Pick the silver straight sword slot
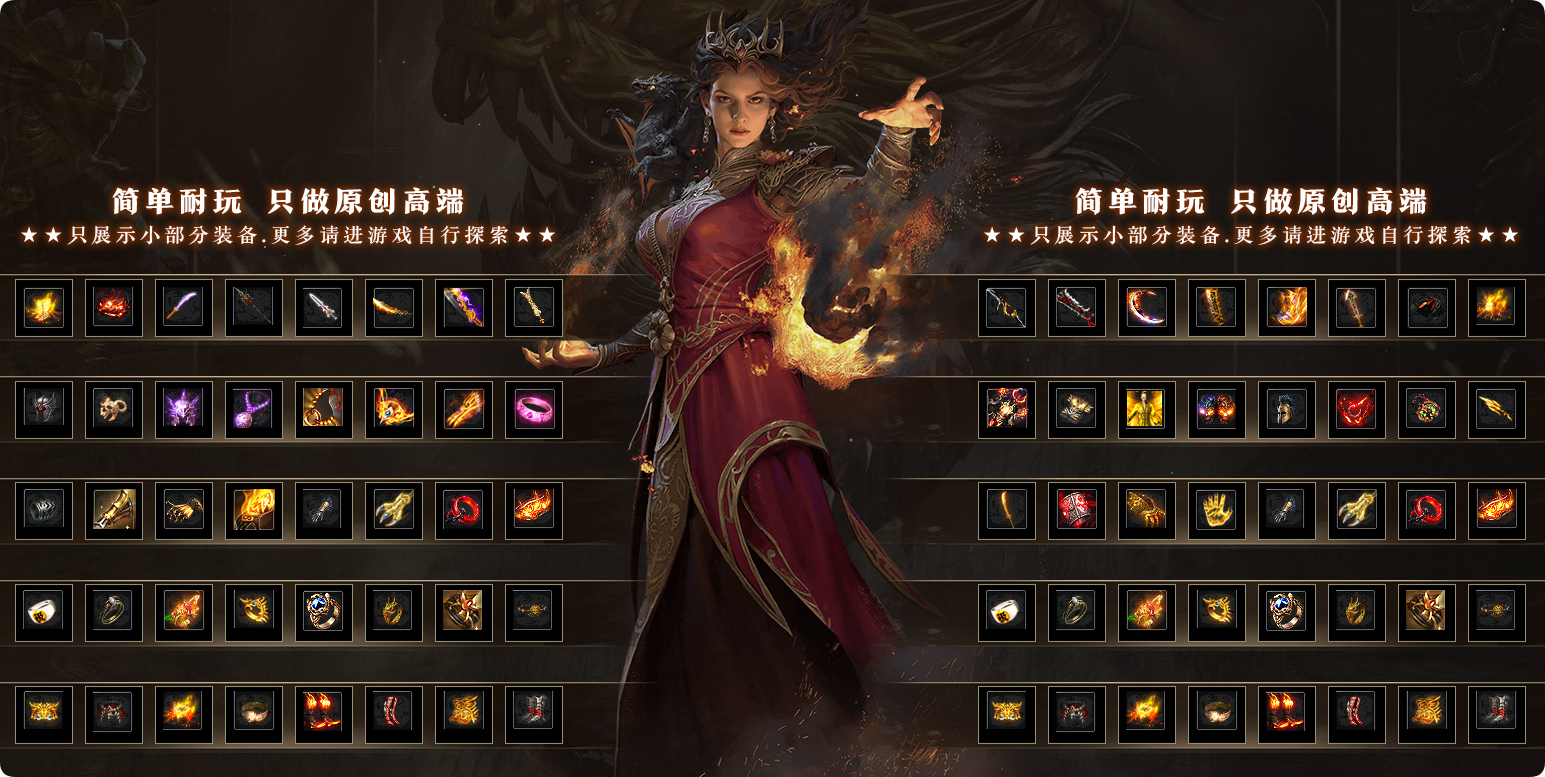Screen dimensions: 1545x777 click(x=324, y=307)
